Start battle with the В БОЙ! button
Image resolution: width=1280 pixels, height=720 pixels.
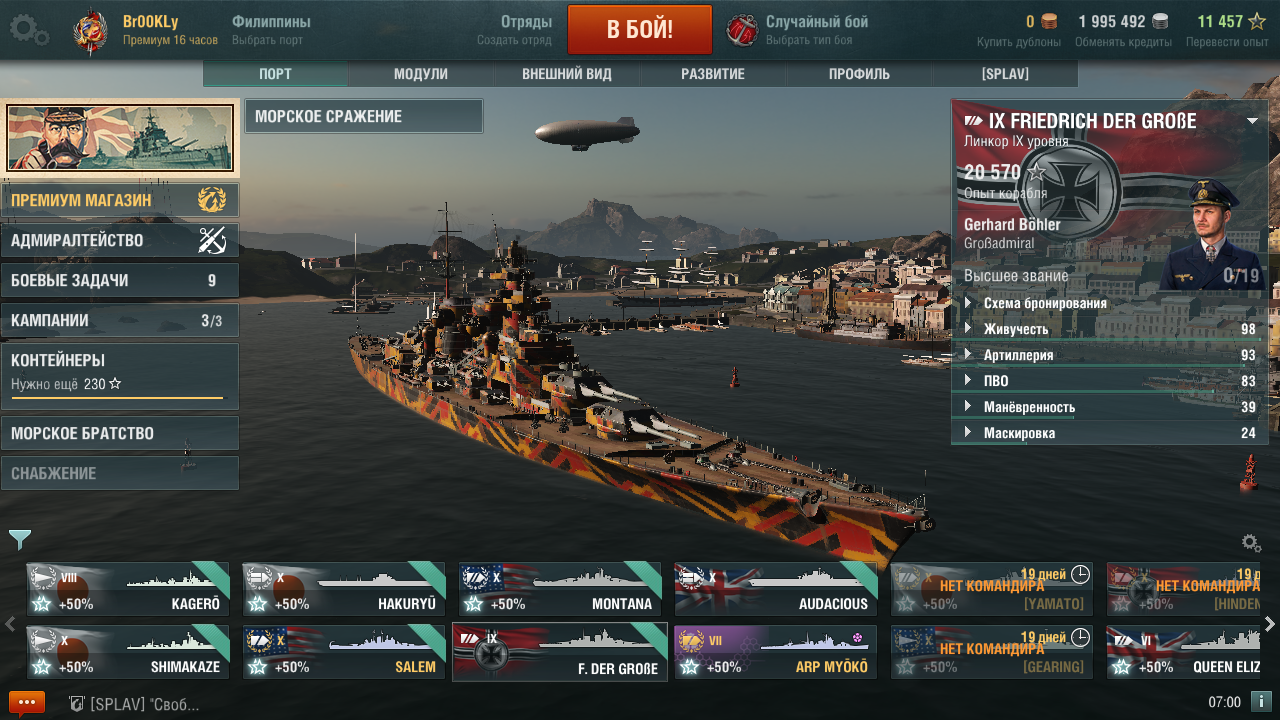point(639,29)
